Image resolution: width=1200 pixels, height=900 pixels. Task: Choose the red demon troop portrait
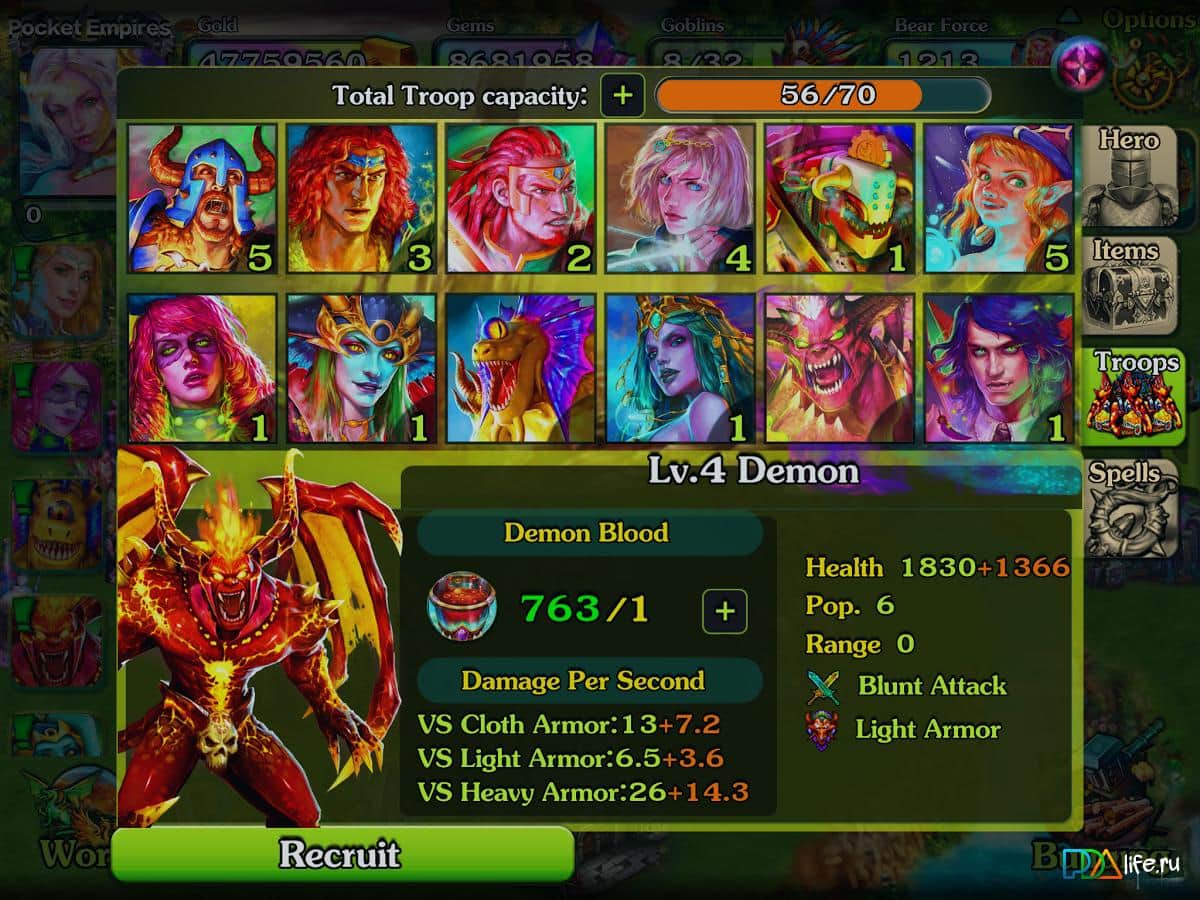click(x=839, y=368)
